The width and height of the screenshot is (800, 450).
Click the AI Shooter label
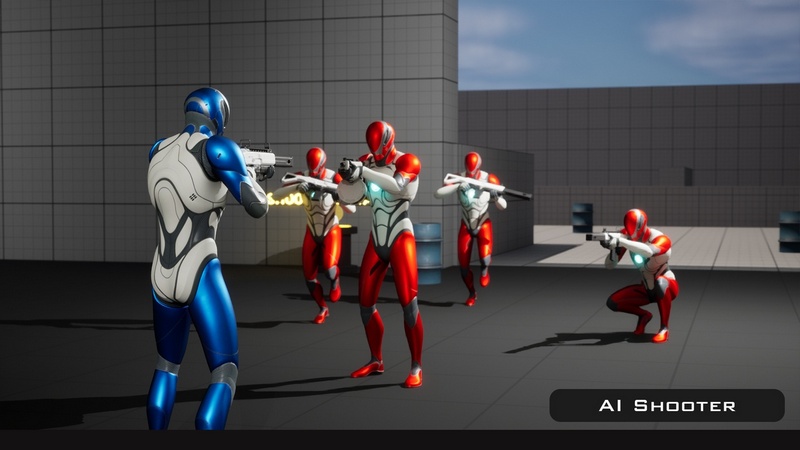(667, 405)
